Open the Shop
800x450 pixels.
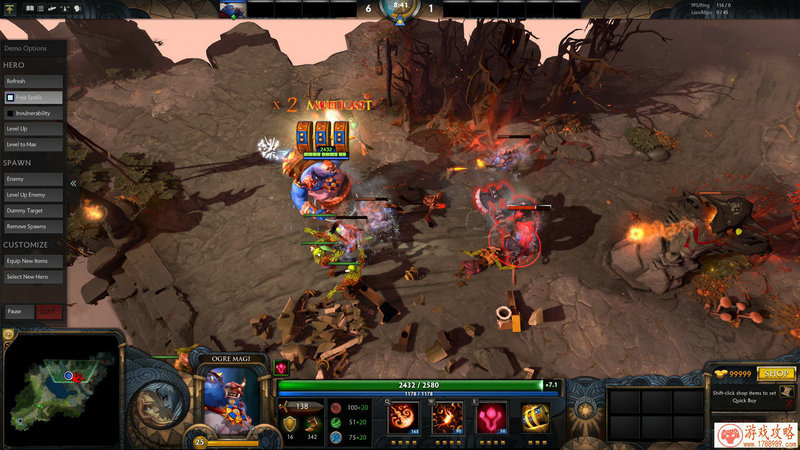(x=775, y=373)
